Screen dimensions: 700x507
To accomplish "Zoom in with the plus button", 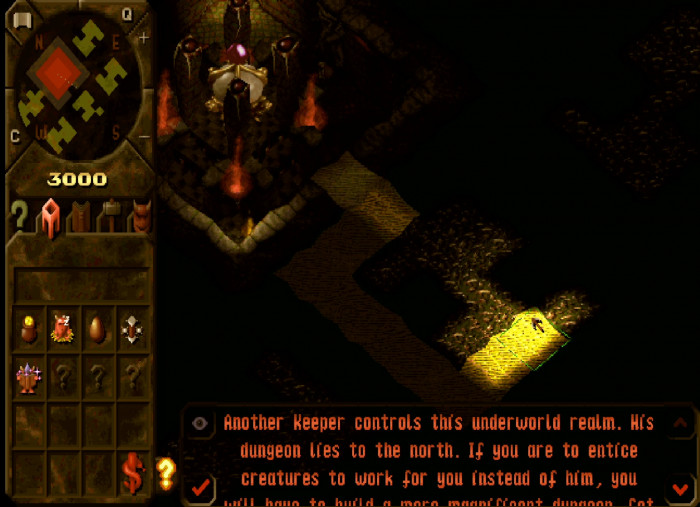I will coord(143,38).
